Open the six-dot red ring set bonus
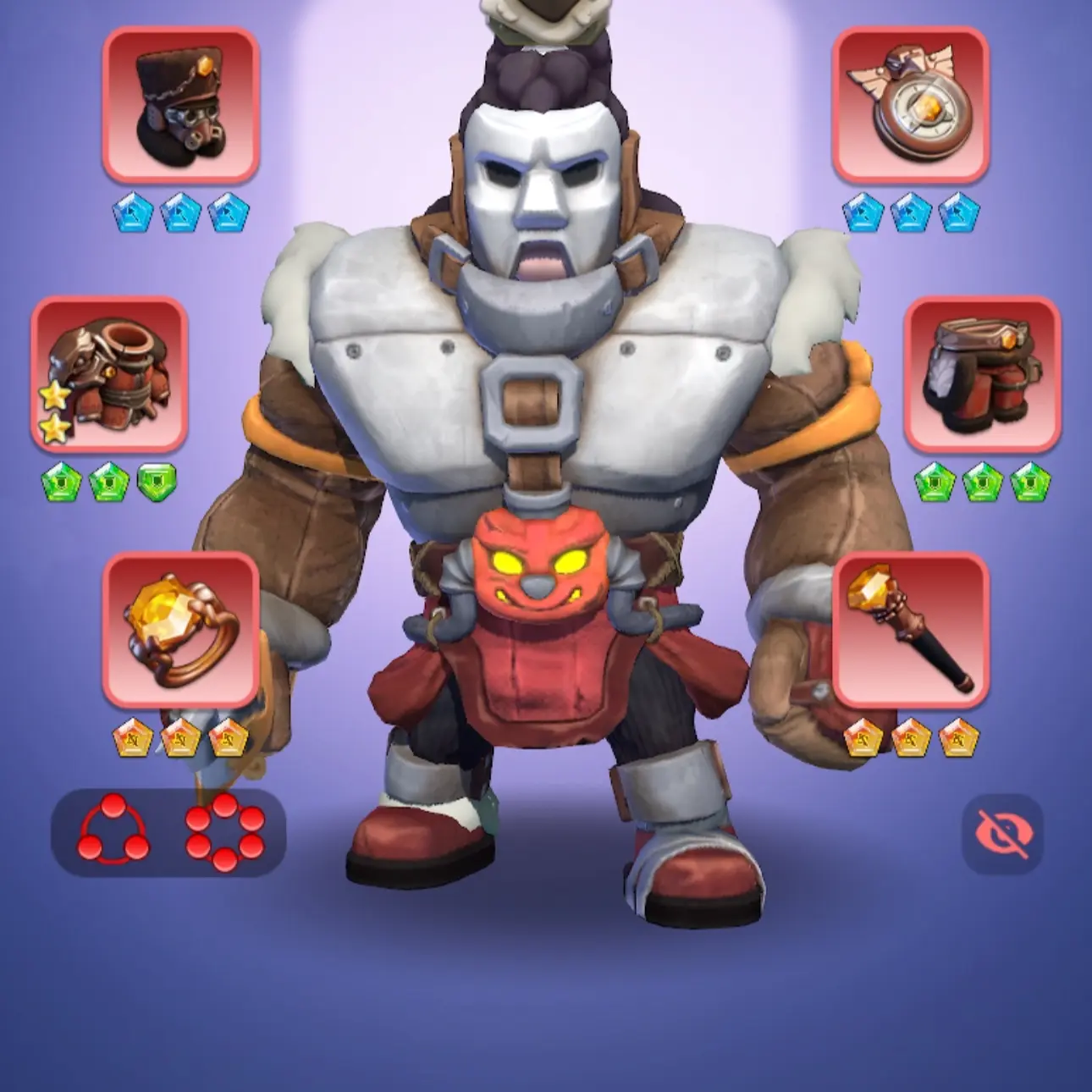This screenshot has height=1092, width=1092. coord(224,833)
